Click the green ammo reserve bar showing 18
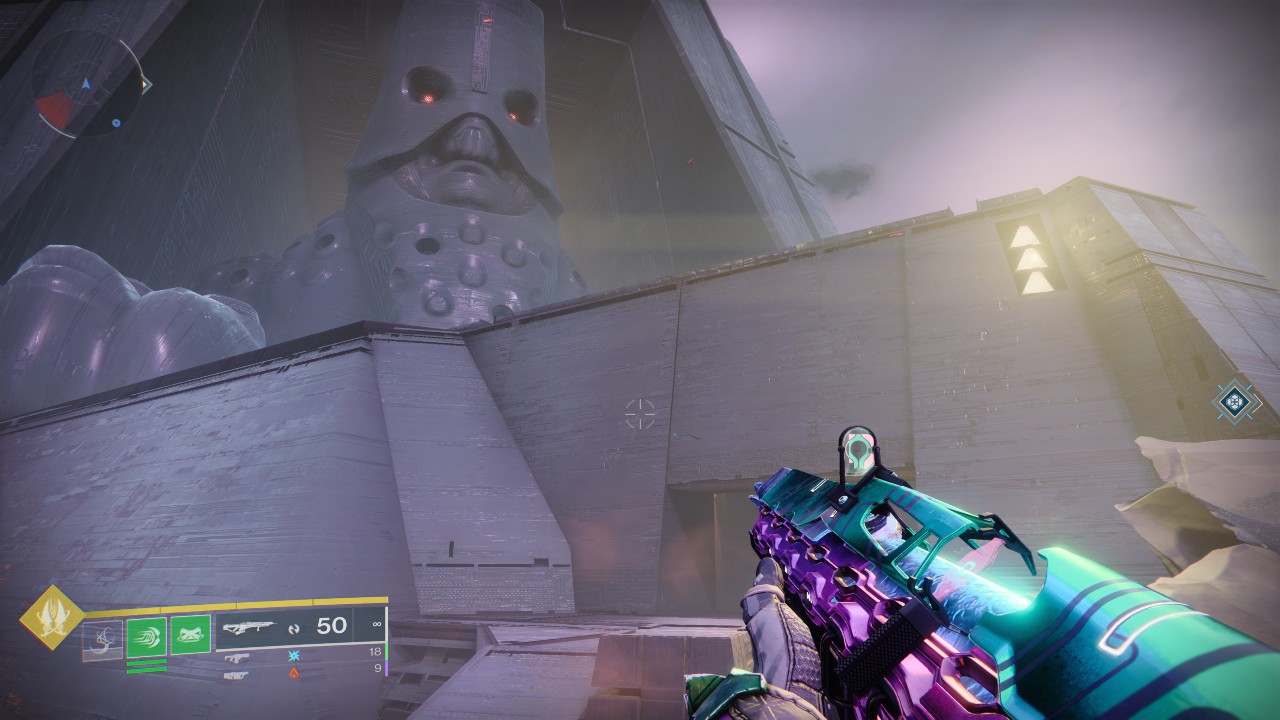Image resolution: width=1280 pixels, height=720 pixels. coord(387,653)
